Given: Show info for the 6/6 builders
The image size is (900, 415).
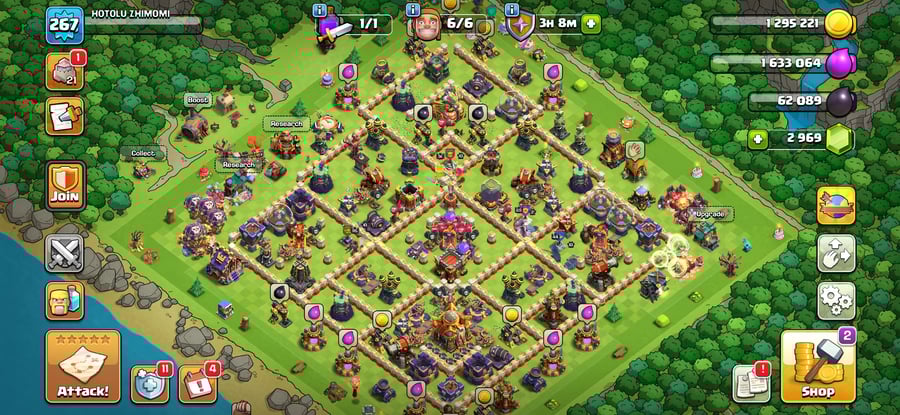Looking at the screenshot, I should click(x=413, y=10).
